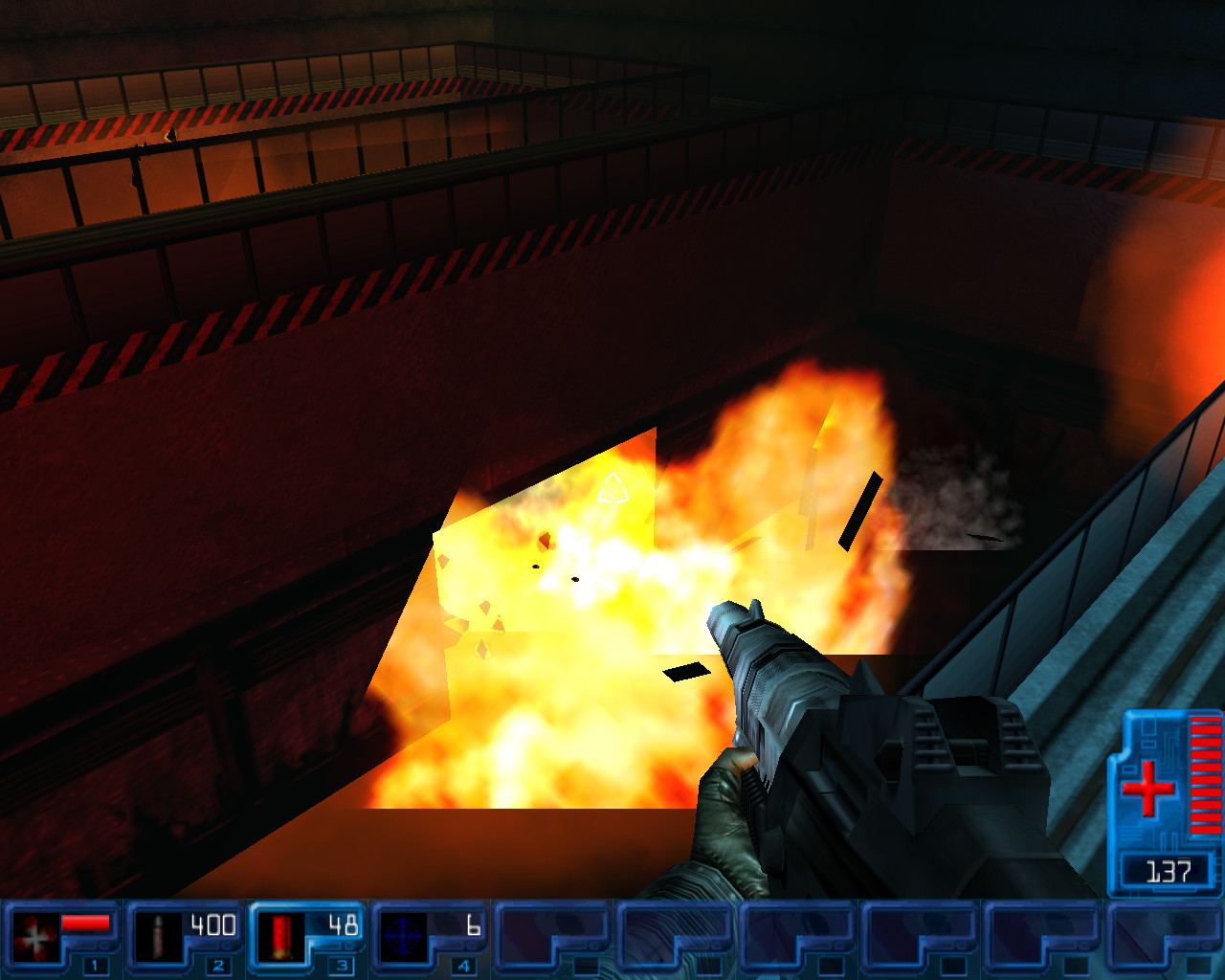Image resolution: width=1225 pixels, height=980 pixels.
Task: Click the small crosshair inside the explosion
Action: 613,489
